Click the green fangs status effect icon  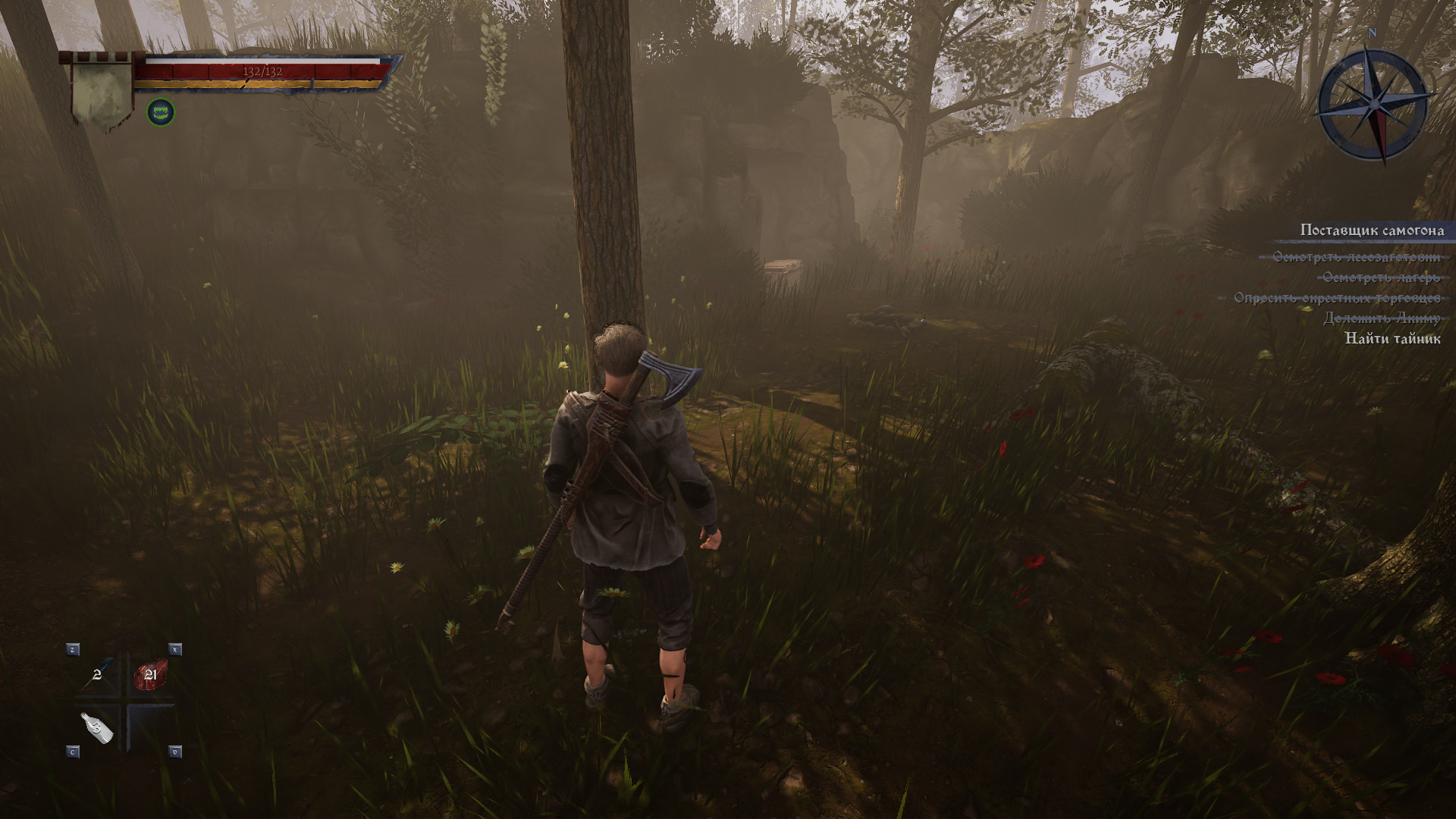[x=161, y=113]
